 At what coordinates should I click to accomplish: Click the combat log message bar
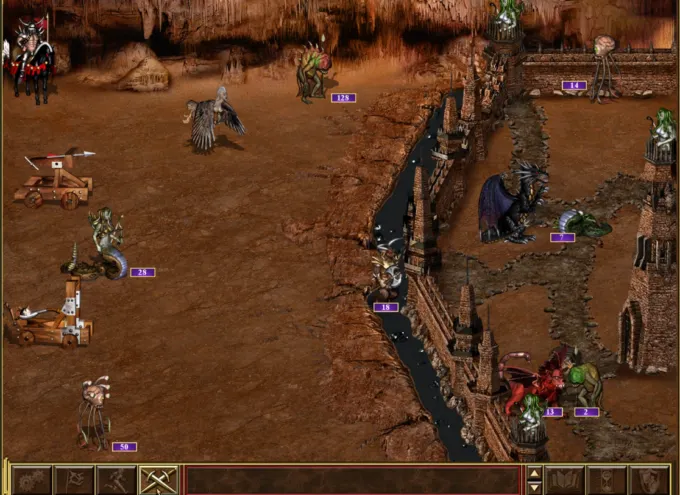[352, 480]
